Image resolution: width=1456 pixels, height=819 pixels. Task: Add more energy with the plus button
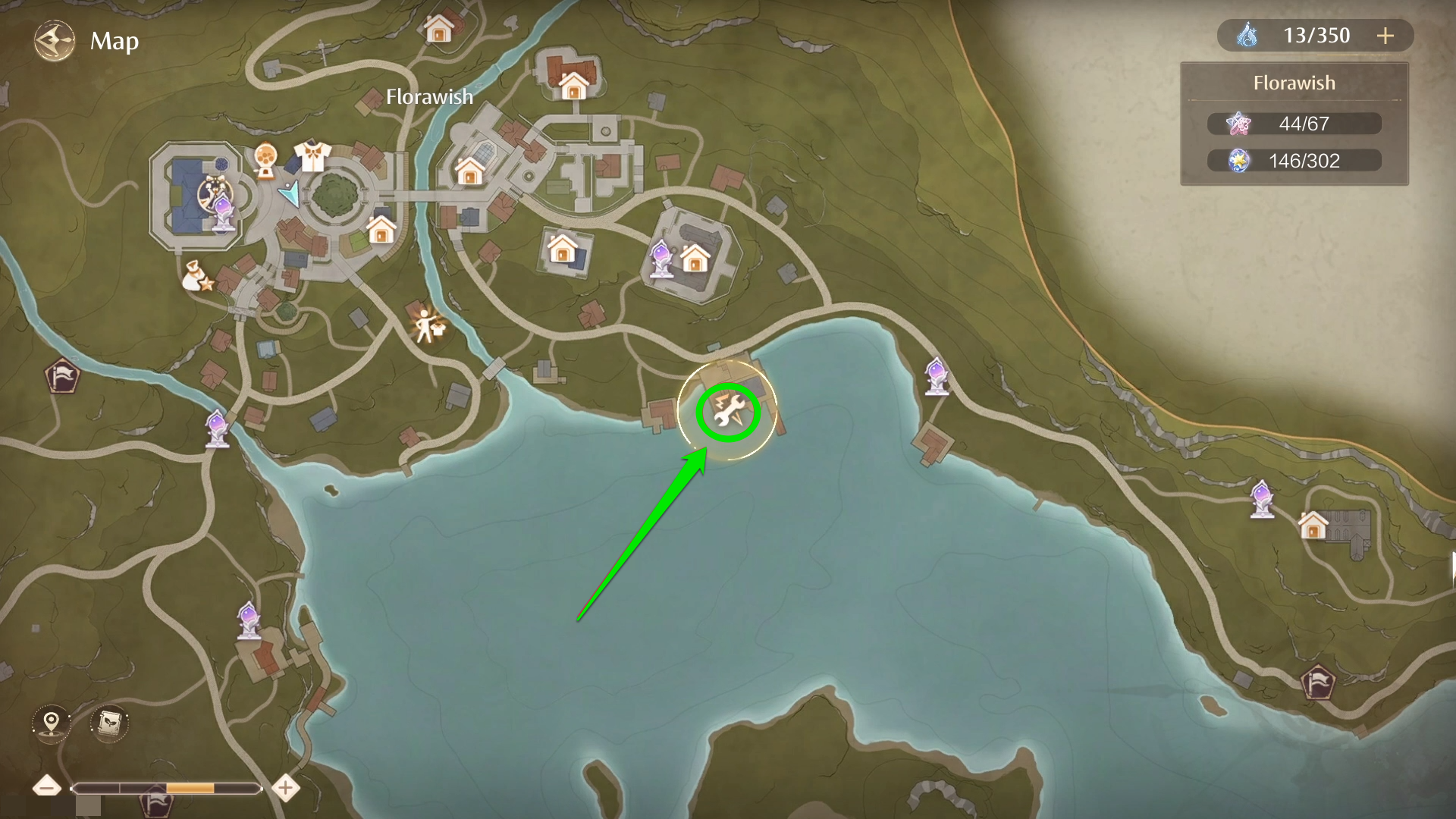point(1385,36)
